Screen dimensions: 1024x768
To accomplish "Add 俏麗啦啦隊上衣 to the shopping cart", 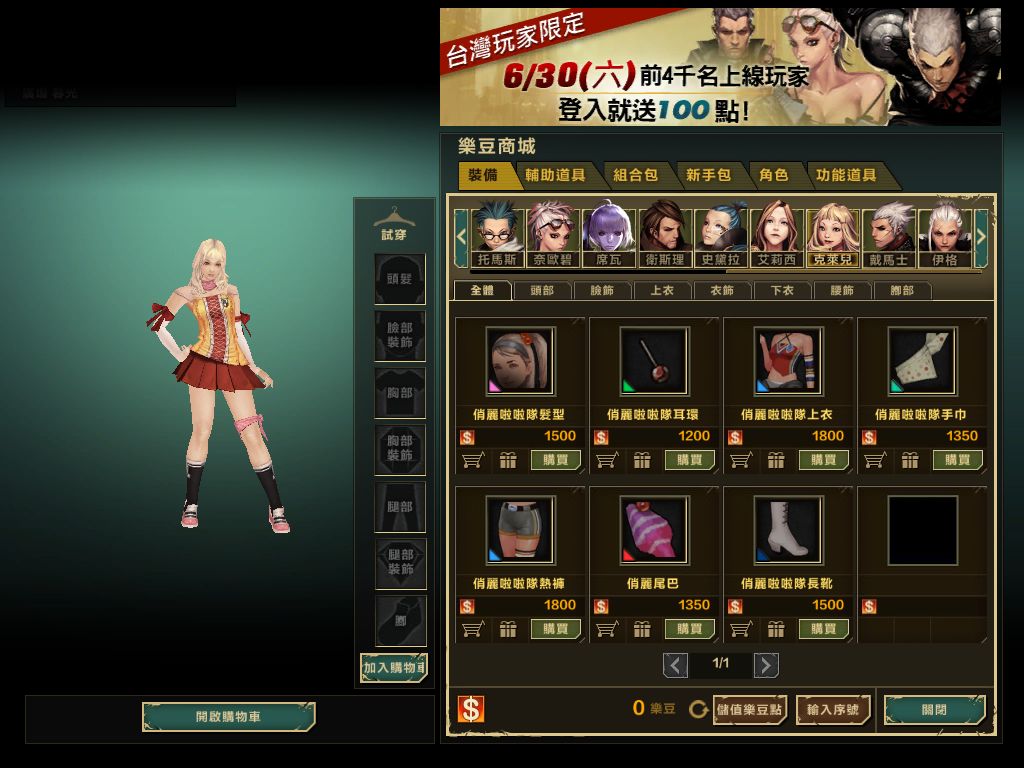I will point(740,460).
